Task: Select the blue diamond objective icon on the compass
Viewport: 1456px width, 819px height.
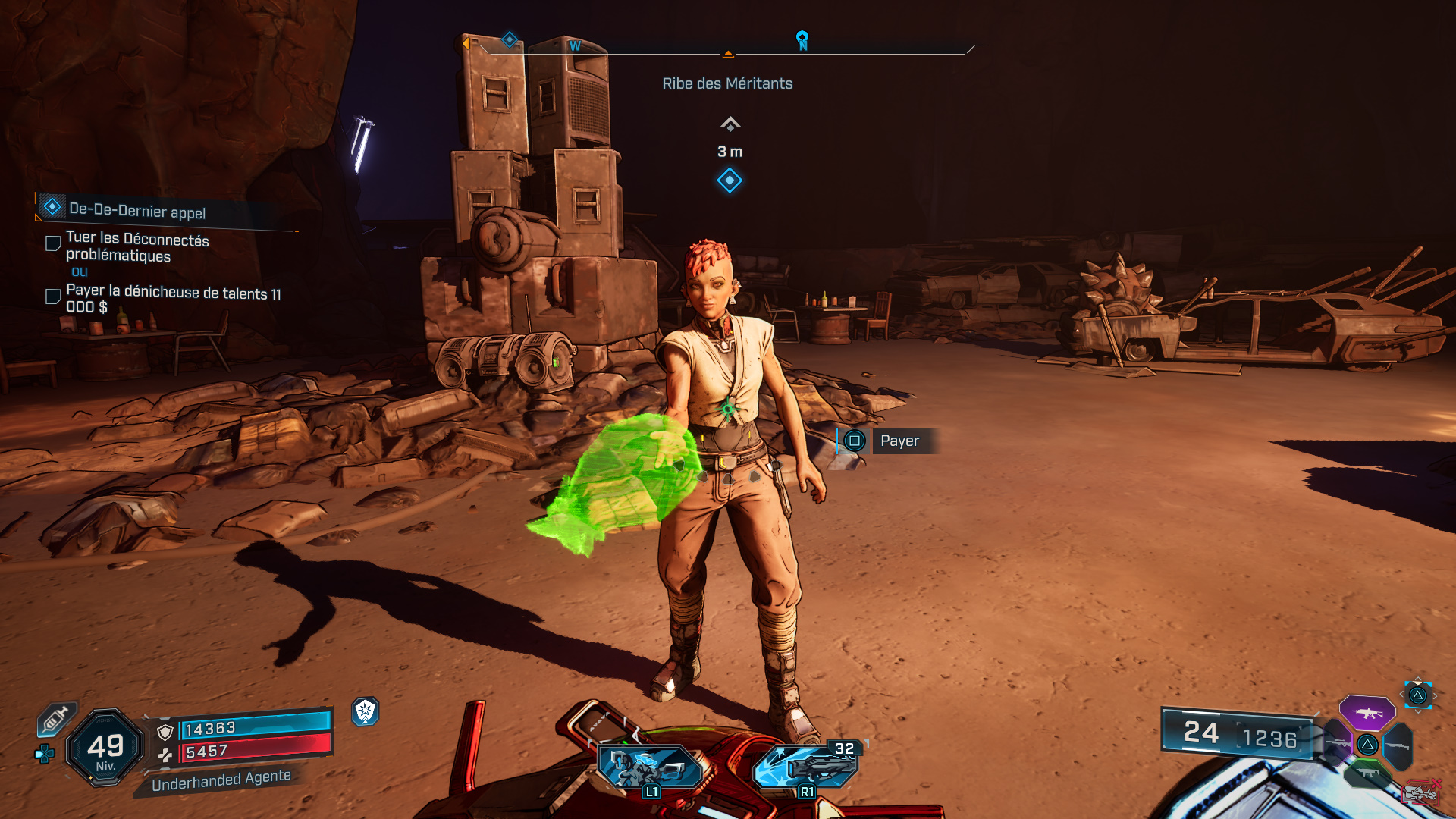Action: tap(510, 39)
